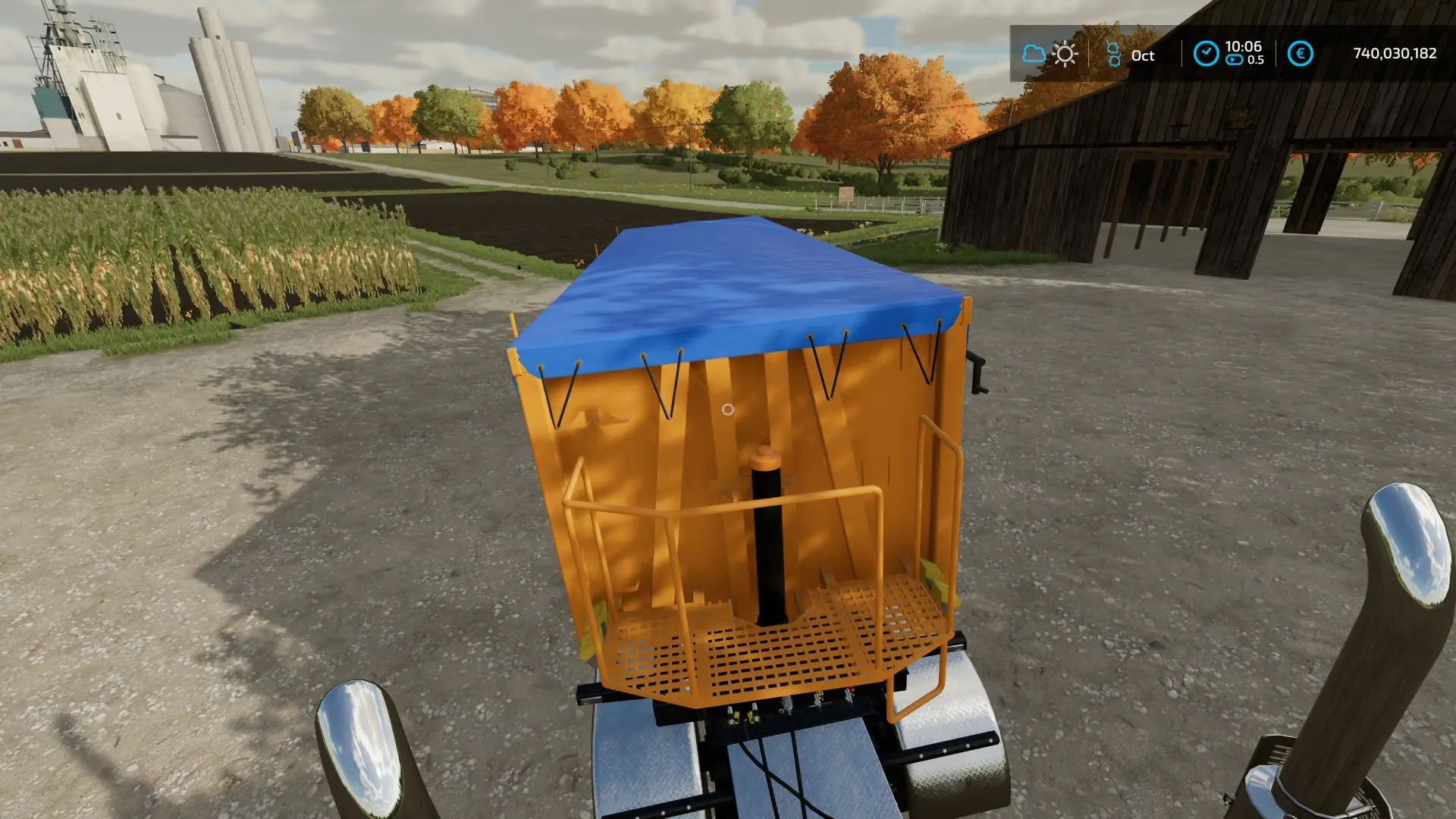Click the center crosshair interaction dot
Screen dimensions: 1456x819
(x=727, y=410)
